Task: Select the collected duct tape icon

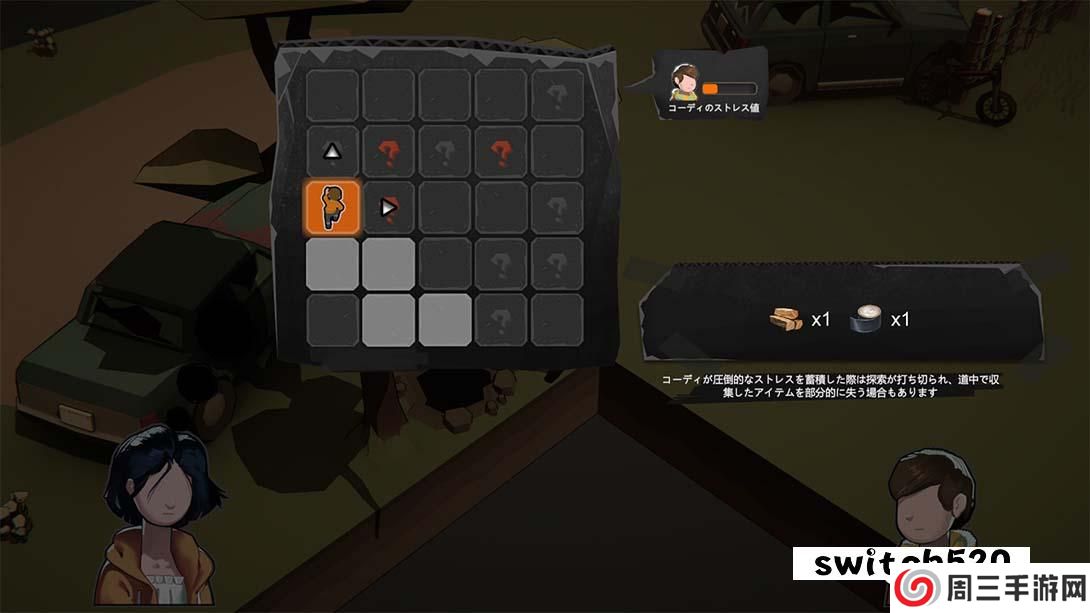Action: [866, 320]
